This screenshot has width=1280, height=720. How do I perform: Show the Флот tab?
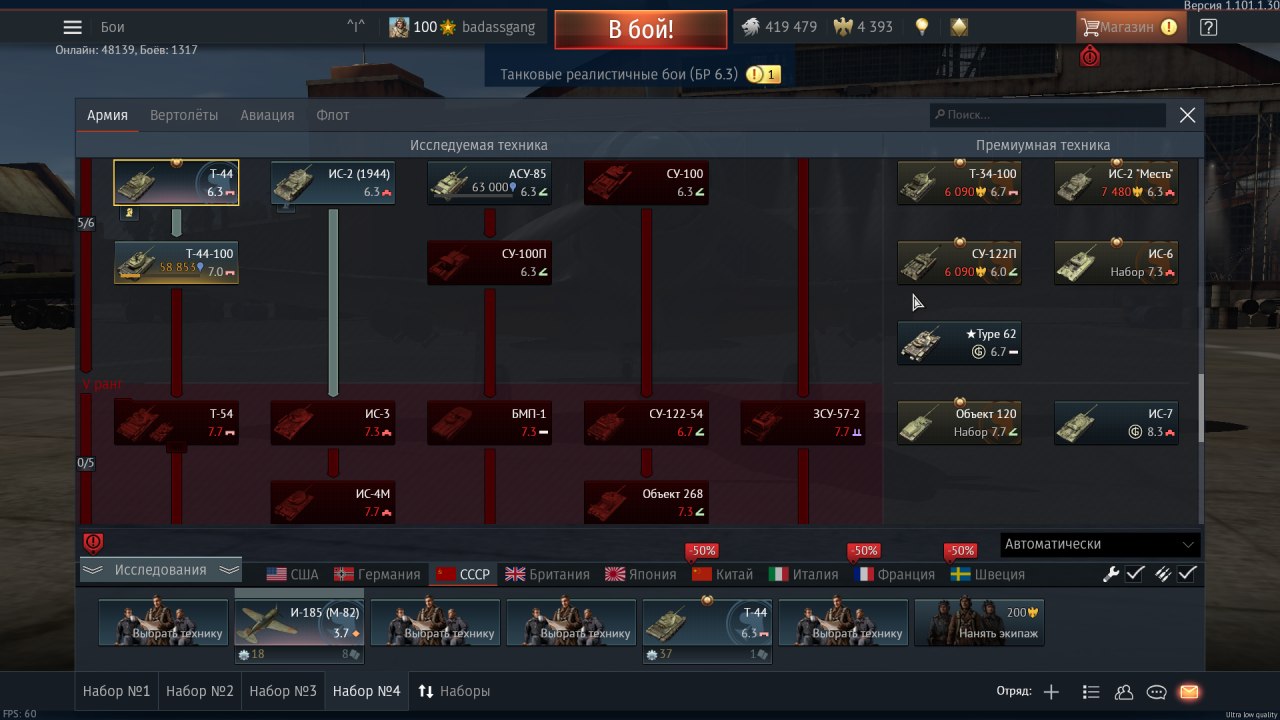click(333, 115)
